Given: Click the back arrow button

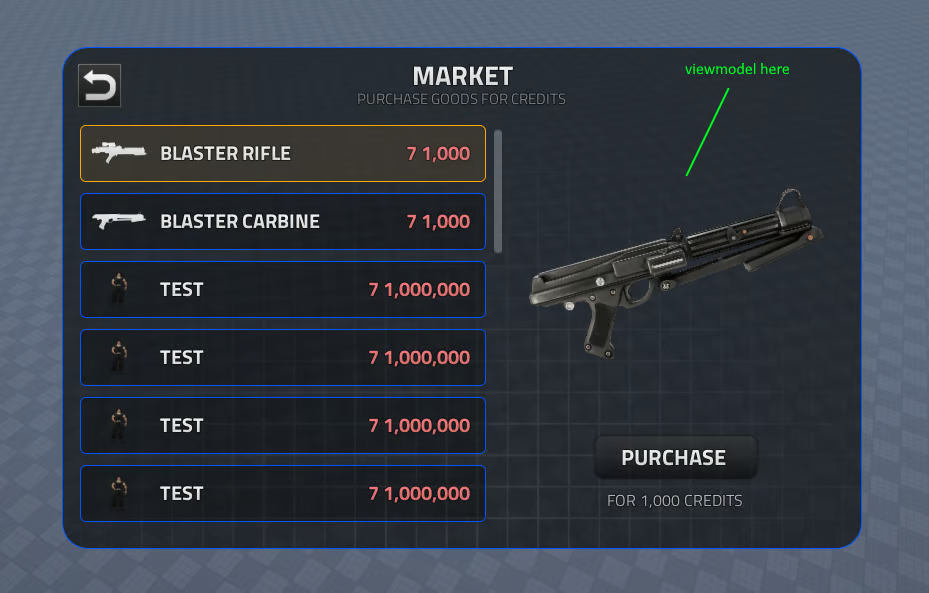Looking at the screenshot, I should pos(99,86).
